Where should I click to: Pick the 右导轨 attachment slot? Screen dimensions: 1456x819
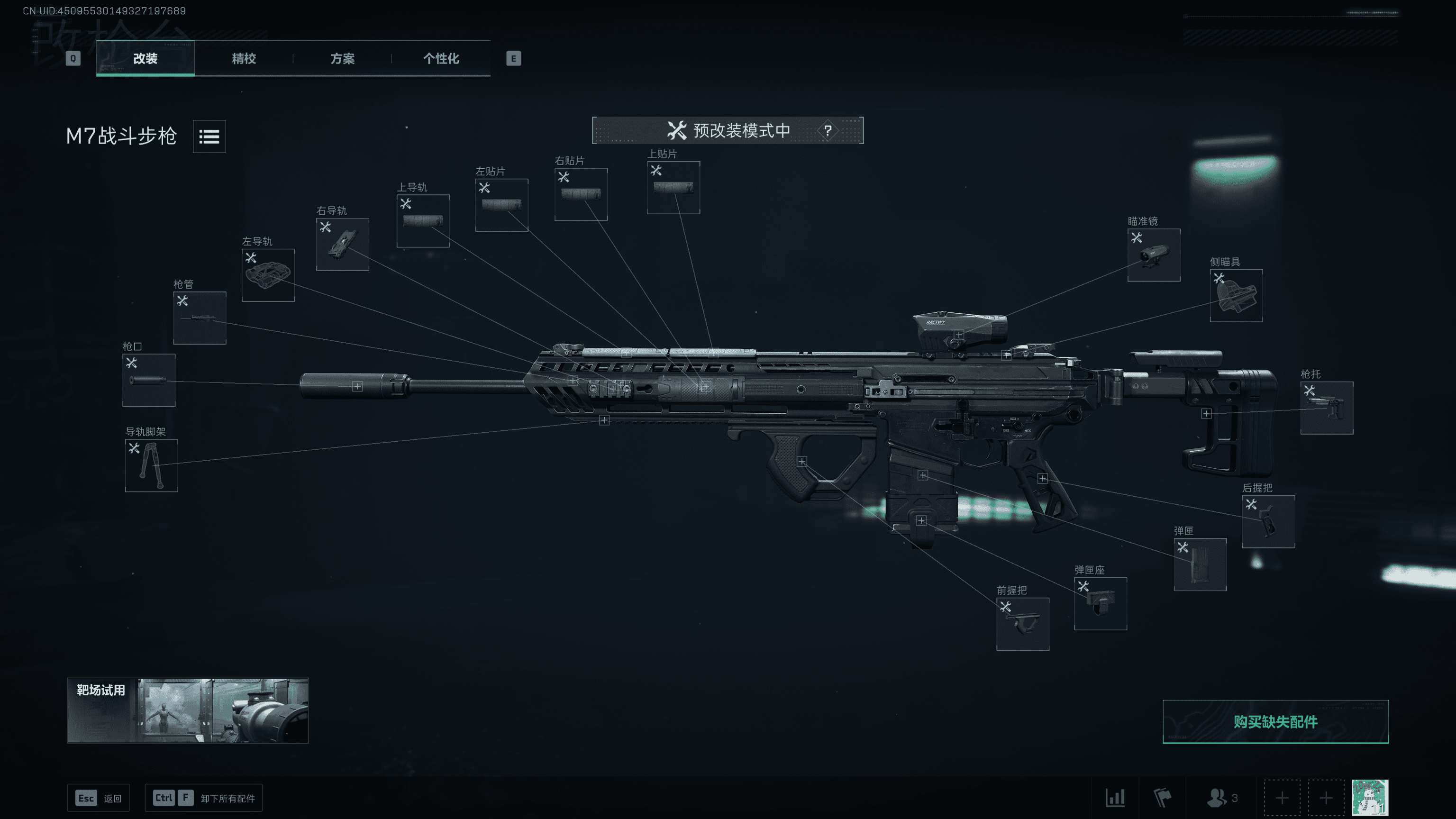coord(343,244)
